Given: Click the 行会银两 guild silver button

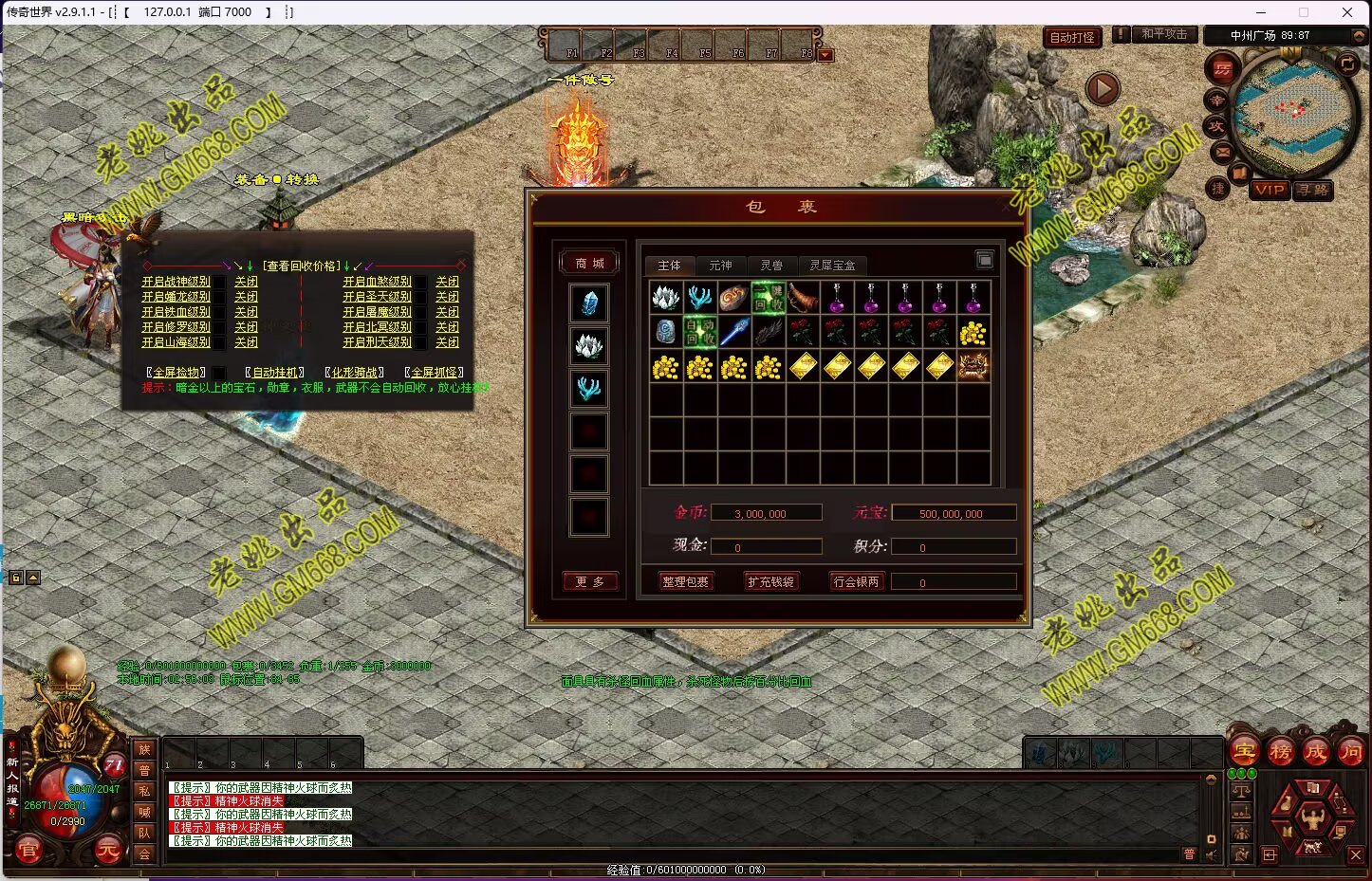Looking at the screenshot, I should coord(856,581).
